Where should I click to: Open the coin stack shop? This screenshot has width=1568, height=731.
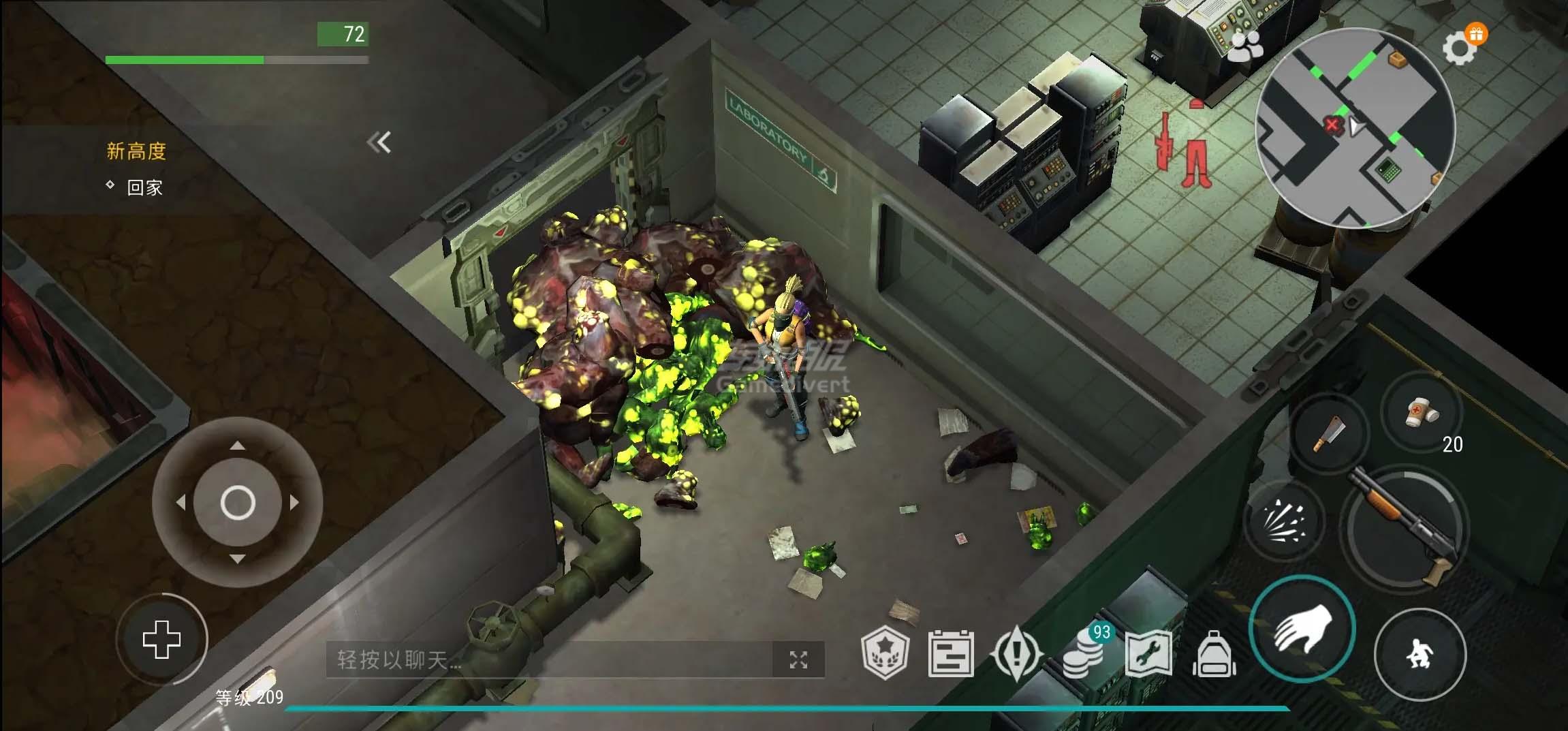[x=1084, y=653]
